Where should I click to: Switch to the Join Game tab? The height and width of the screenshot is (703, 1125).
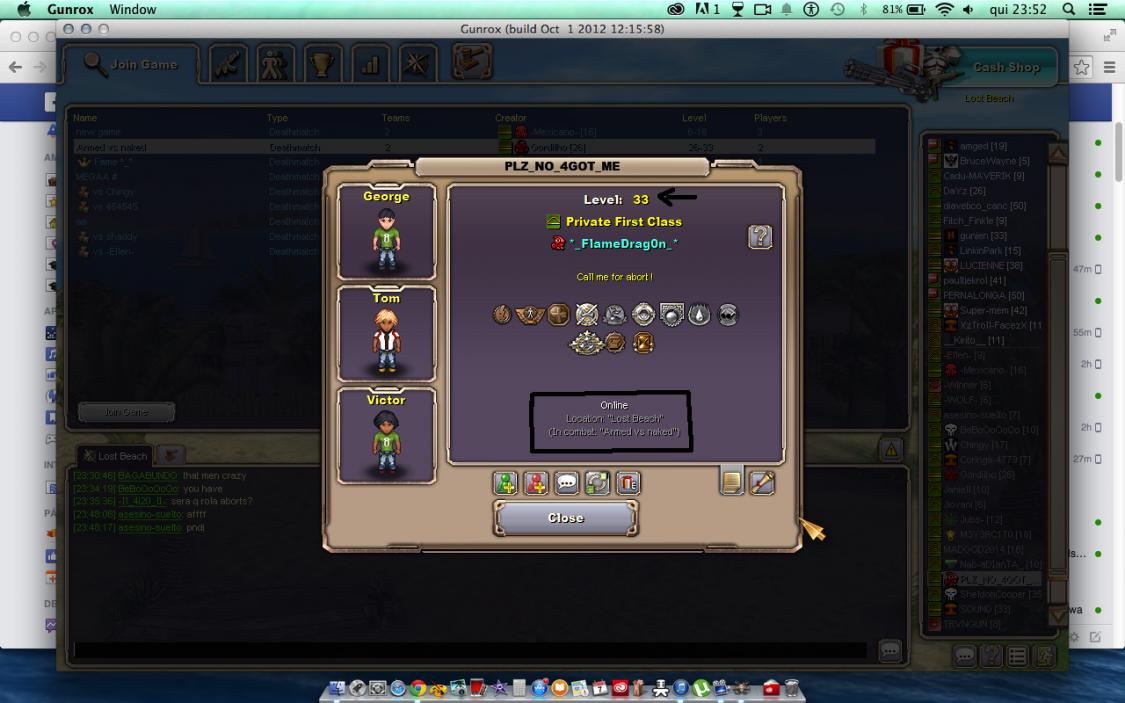(132, 65)
